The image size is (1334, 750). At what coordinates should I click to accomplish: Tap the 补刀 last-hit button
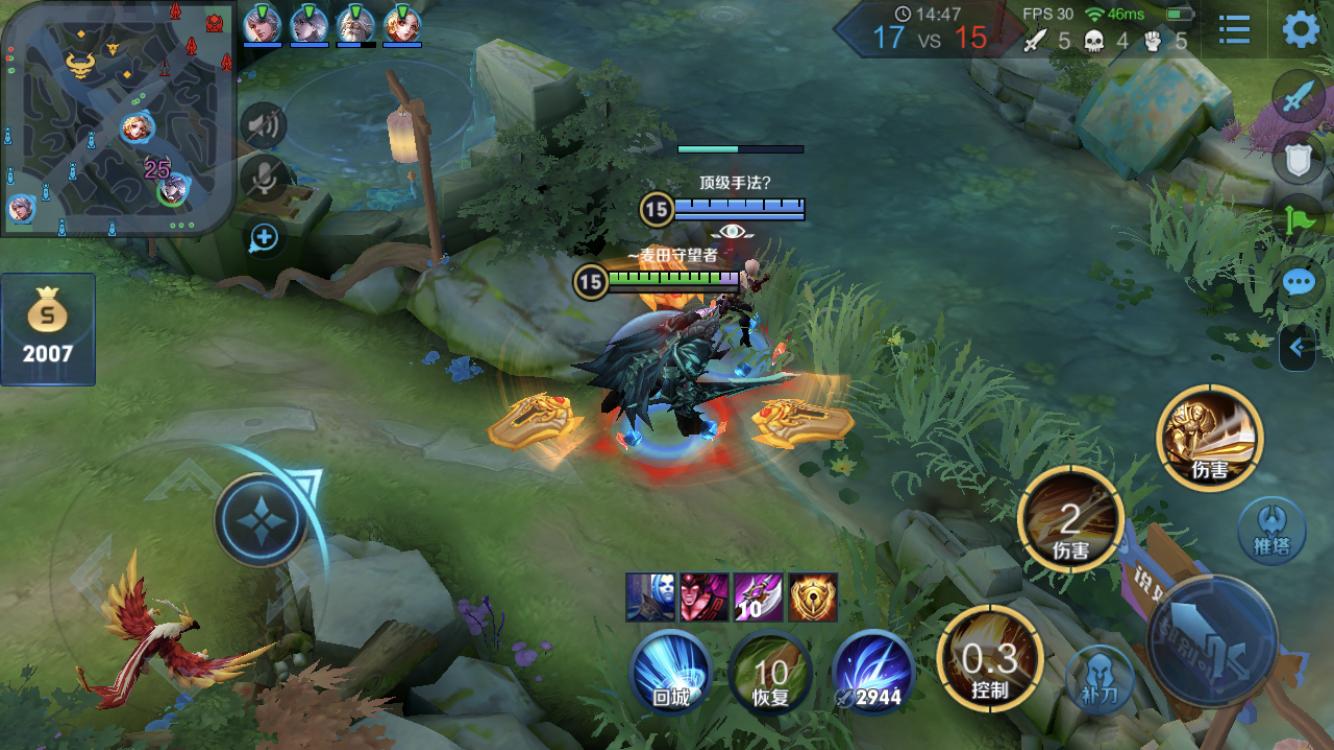[x=1098, y=677]
